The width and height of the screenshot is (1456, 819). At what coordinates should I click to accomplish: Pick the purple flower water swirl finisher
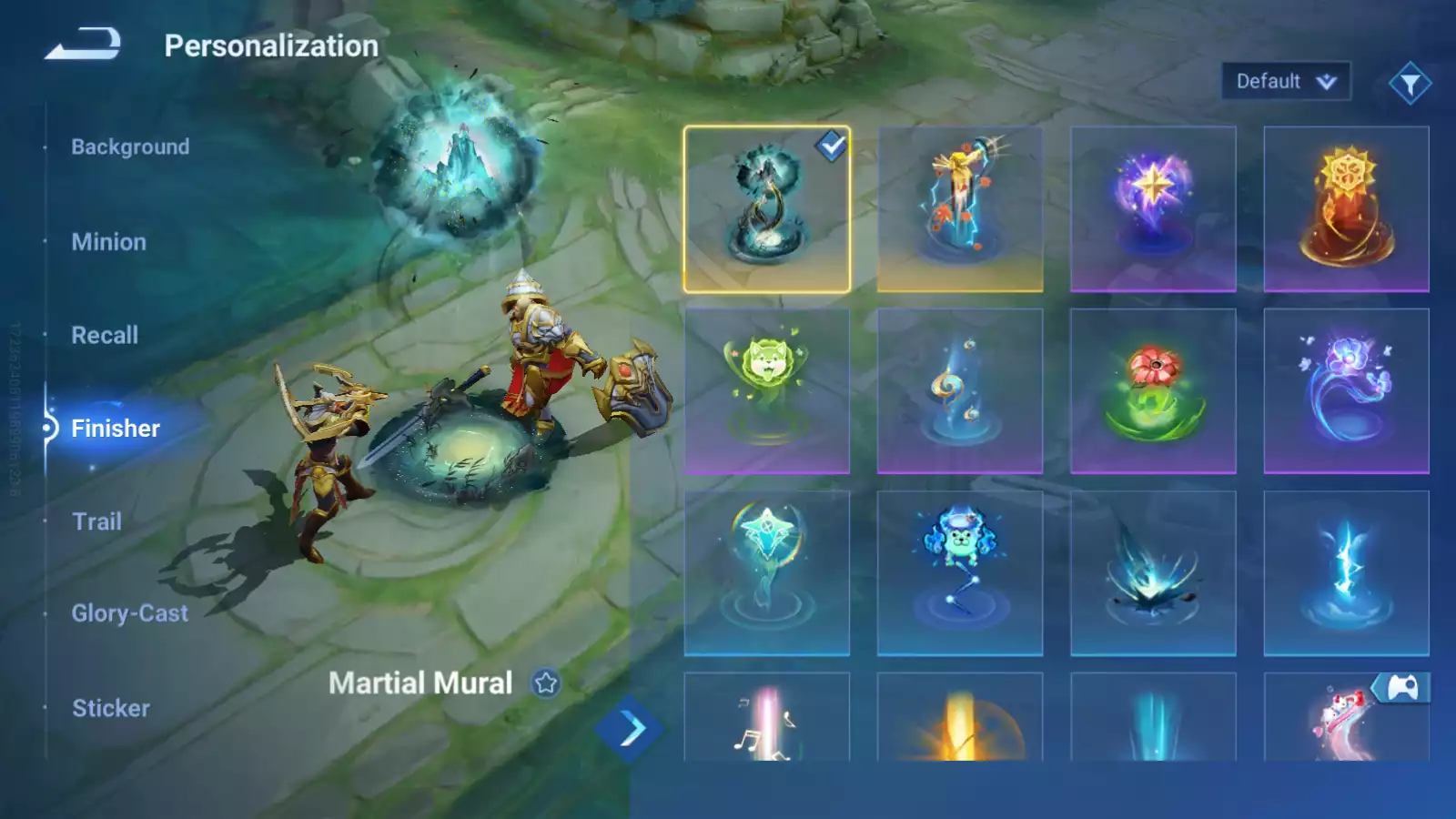(x=1346, y=391)
